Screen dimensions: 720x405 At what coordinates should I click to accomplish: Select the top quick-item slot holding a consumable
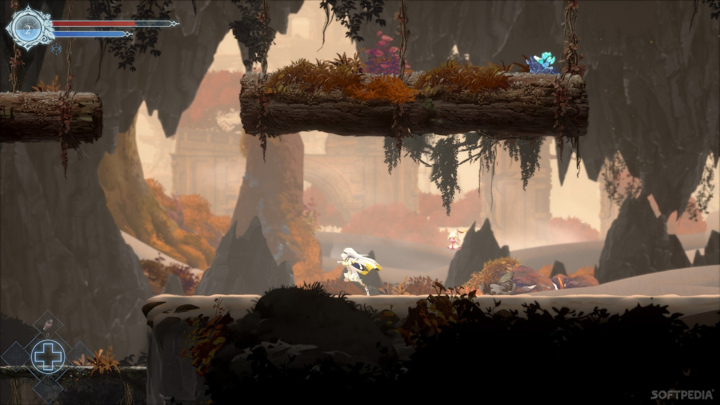click(x=48, y=326)
